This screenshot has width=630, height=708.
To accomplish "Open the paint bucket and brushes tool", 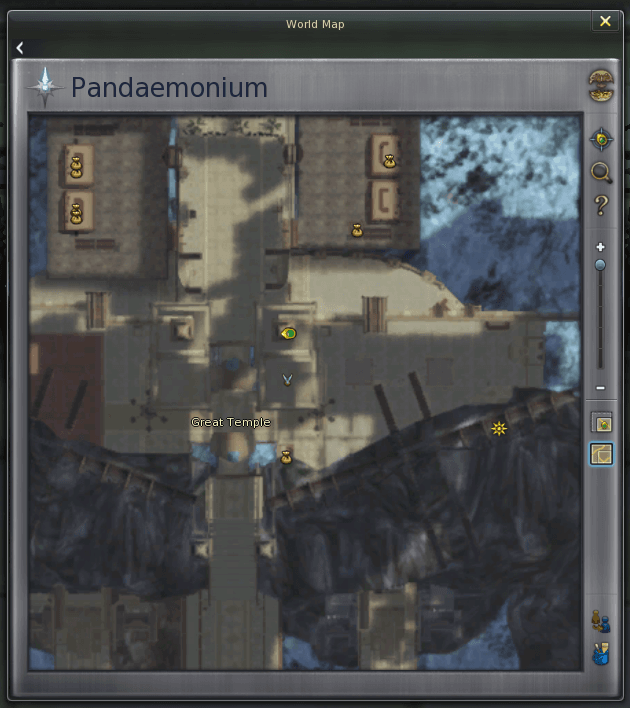I will 601,655.
